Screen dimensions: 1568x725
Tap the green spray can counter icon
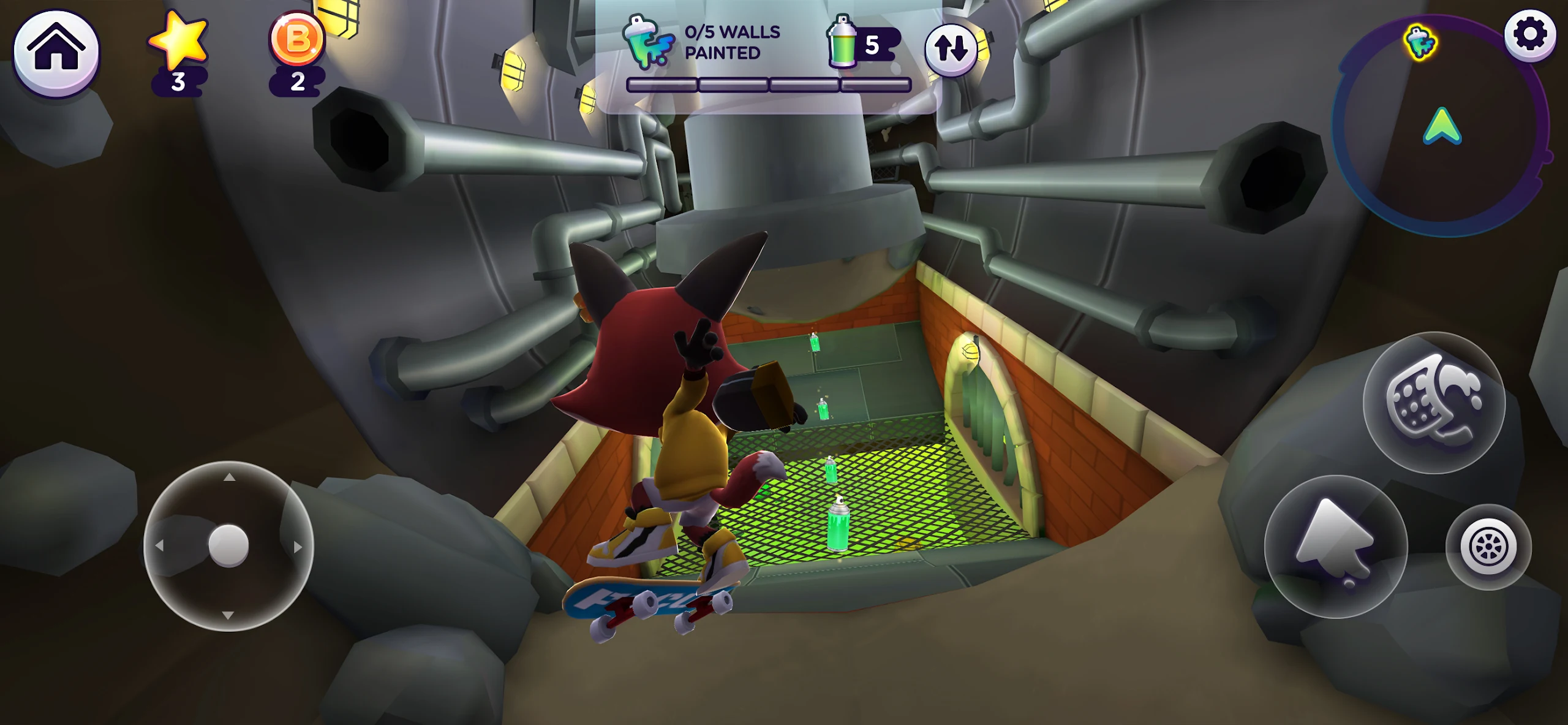point(843,42)
